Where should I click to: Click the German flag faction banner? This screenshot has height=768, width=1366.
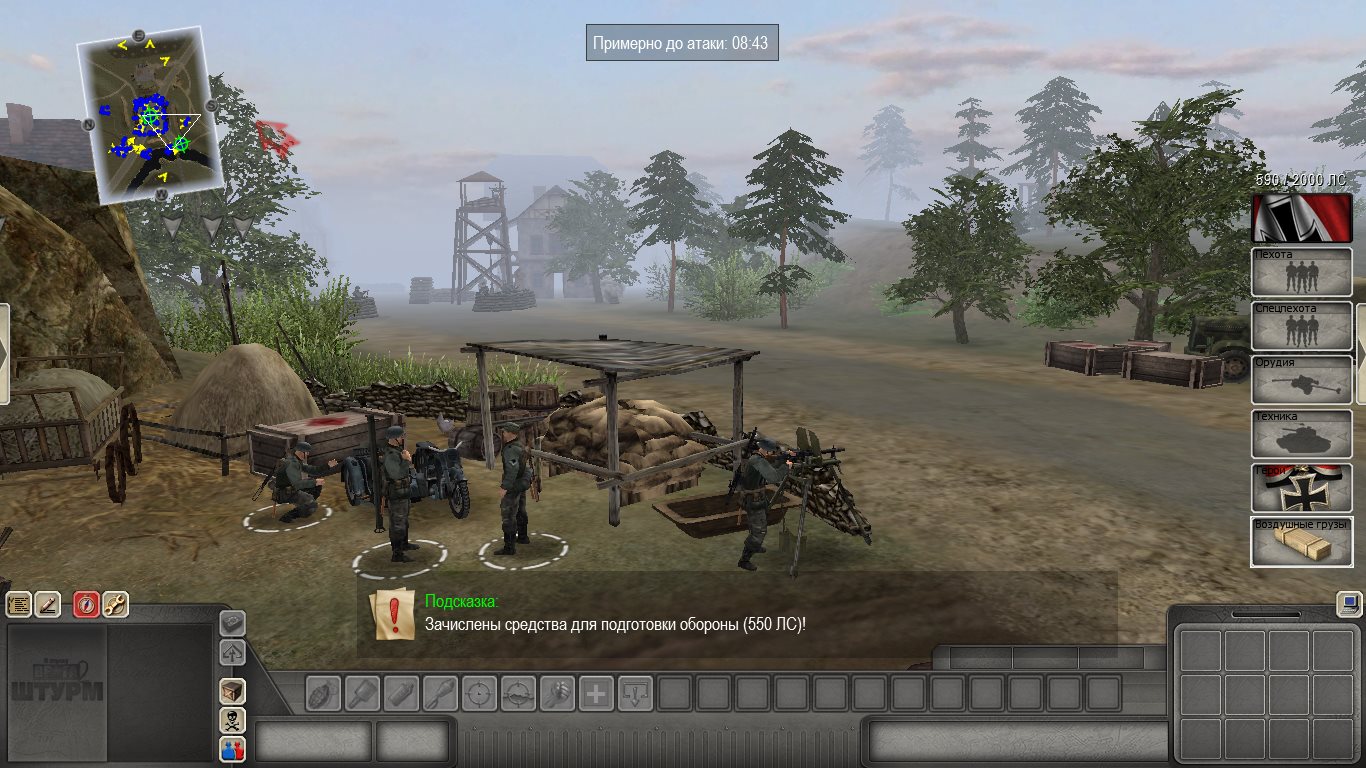pos(1301,218)
